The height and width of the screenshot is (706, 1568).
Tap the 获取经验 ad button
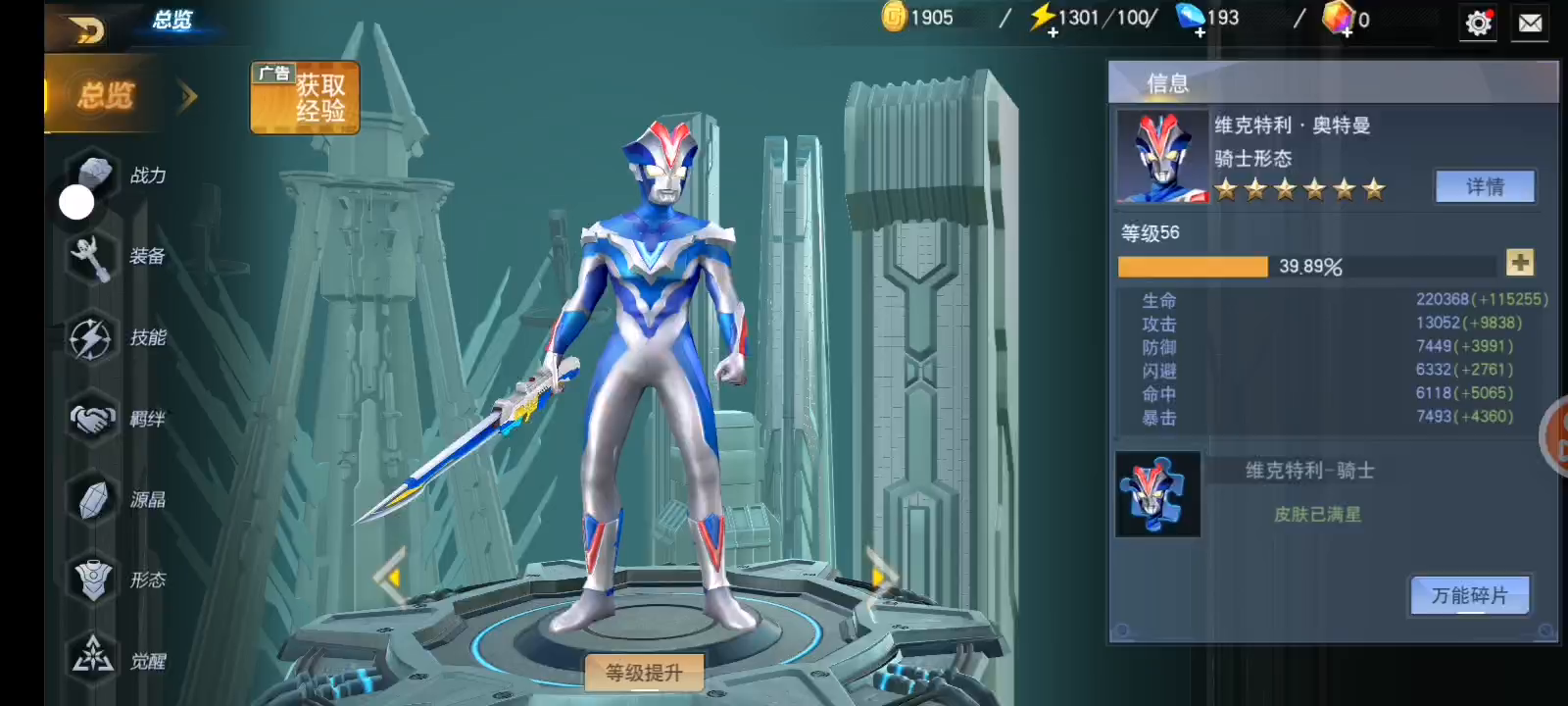tap(305, 98)
